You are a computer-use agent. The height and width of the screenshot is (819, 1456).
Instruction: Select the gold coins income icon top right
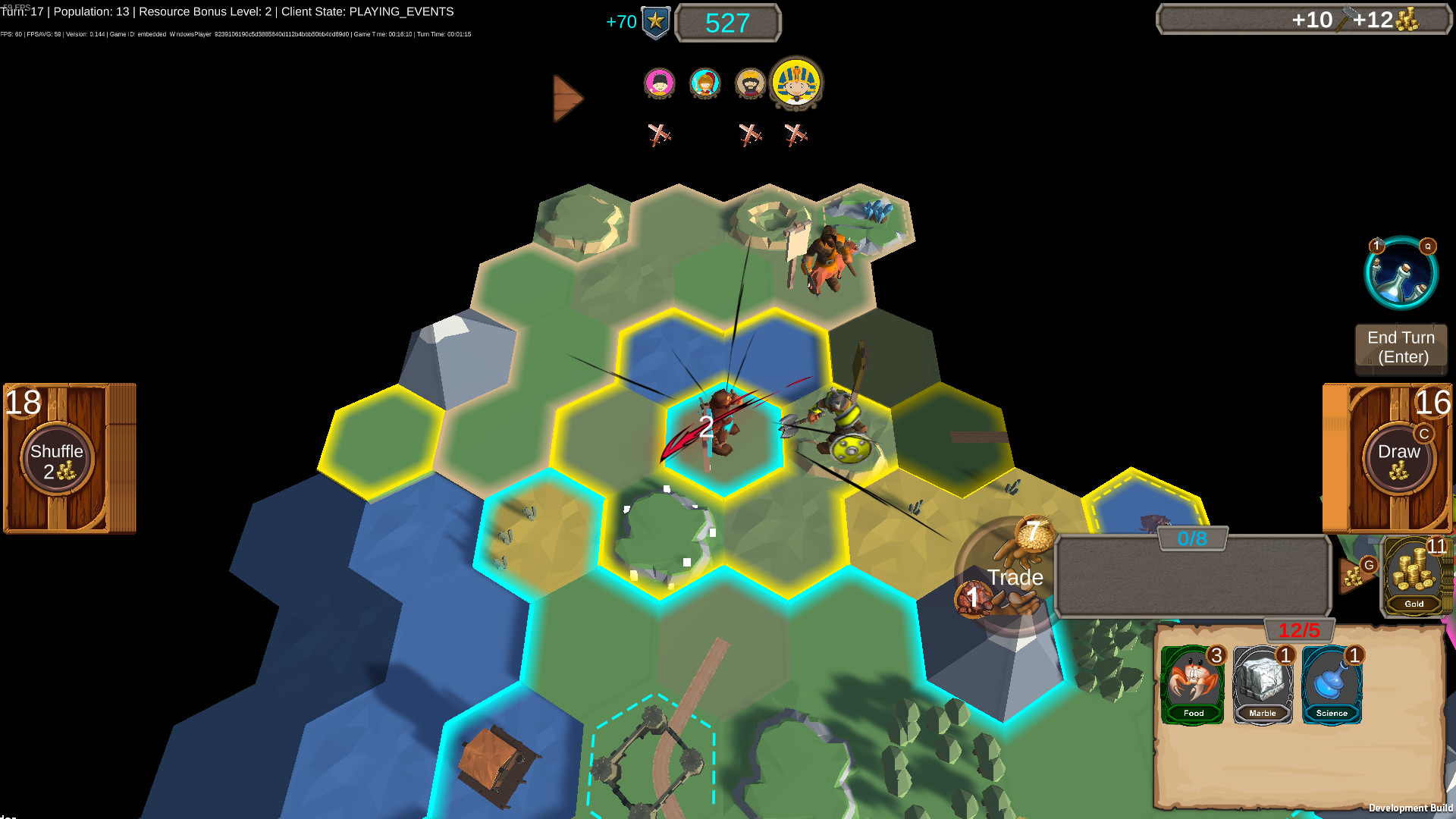point(1407,17)
